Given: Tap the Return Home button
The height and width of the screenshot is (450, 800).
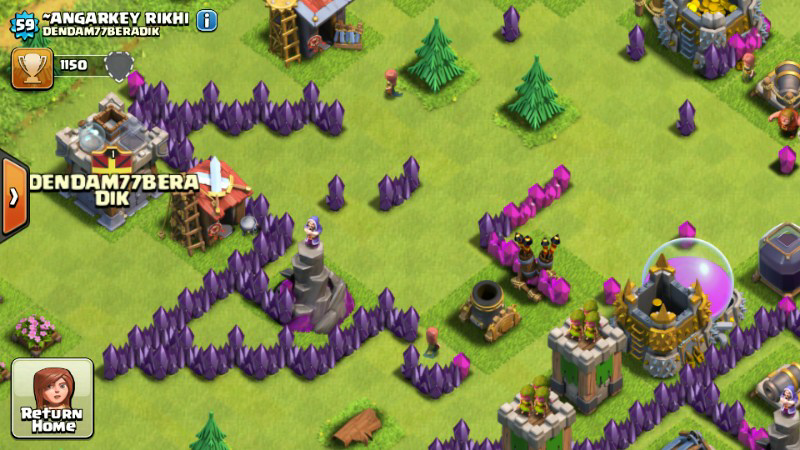Looking at the screenshot, I should tap(52, 398).
